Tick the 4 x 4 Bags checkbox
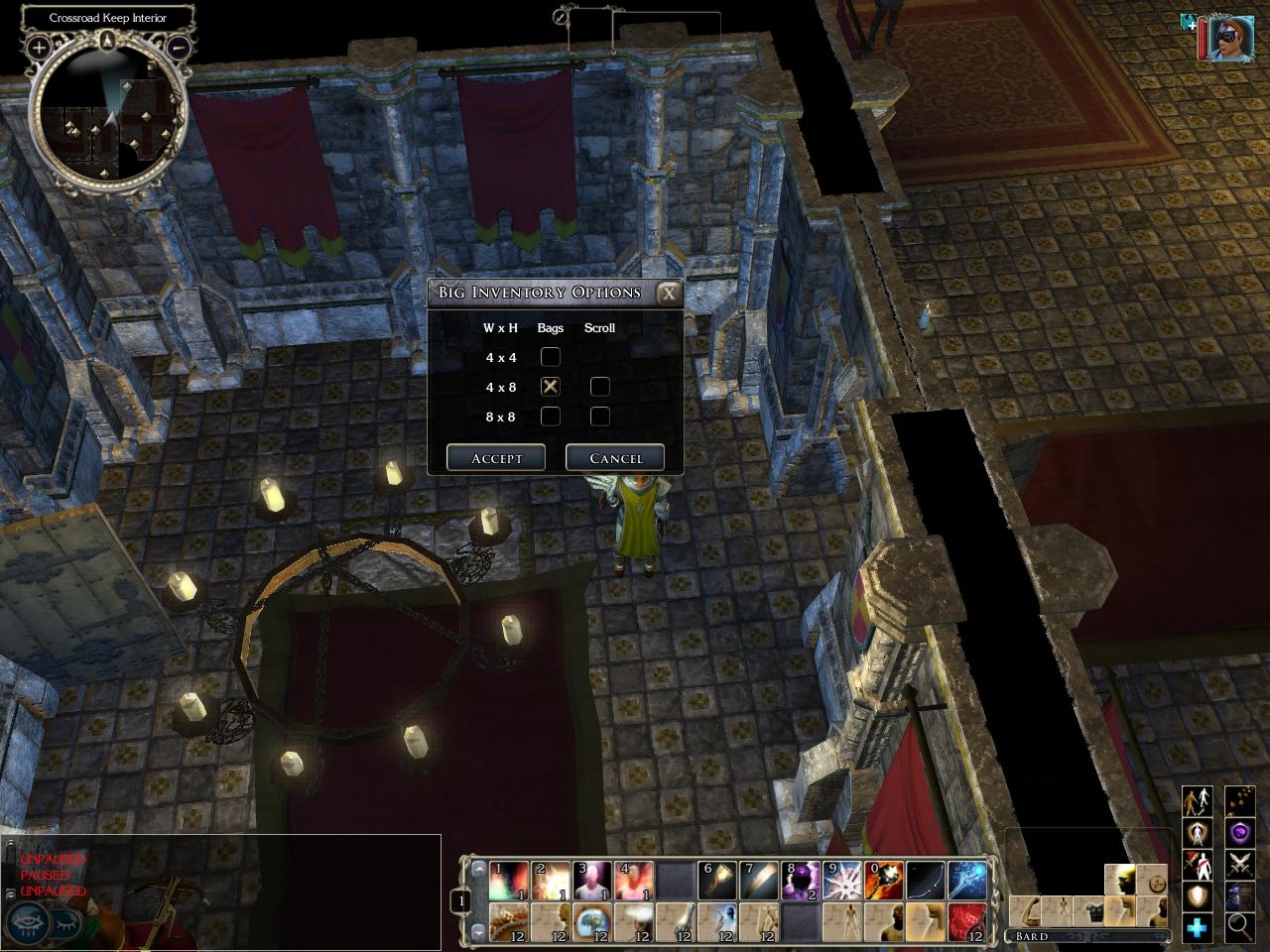The height and width of the screenshot is (952, 1270). [x=550, y=357]
